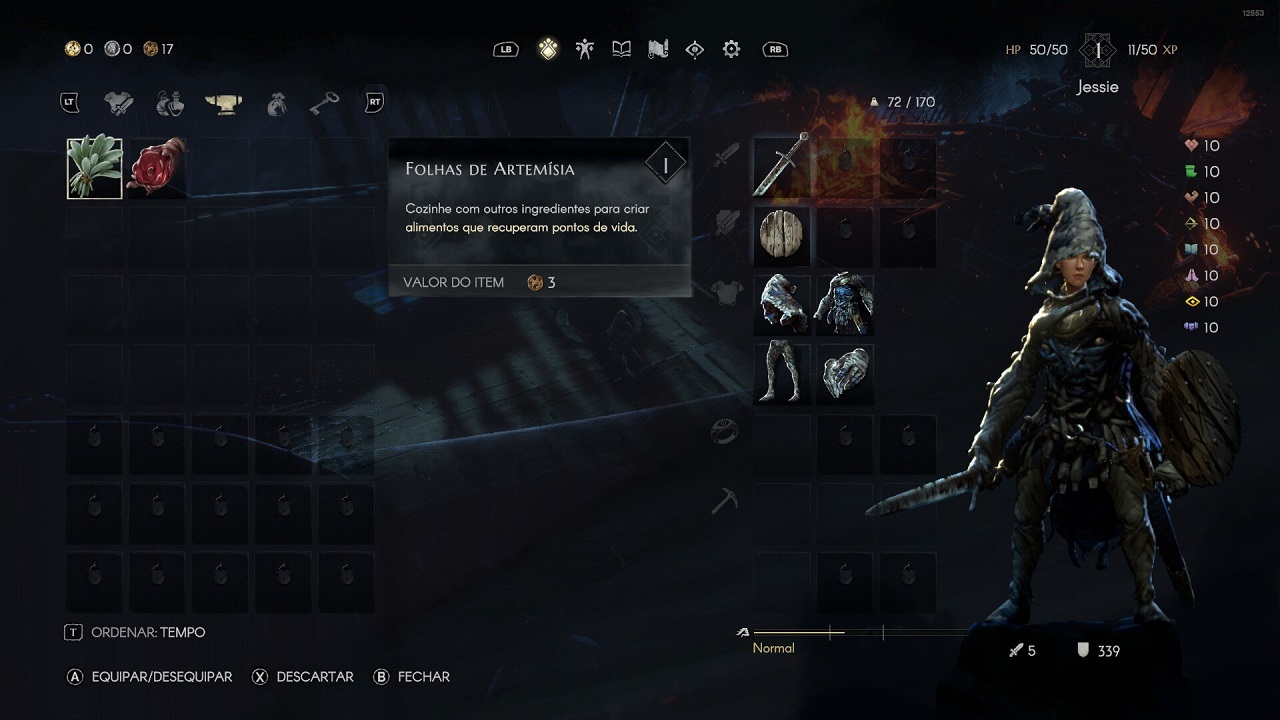The height and width of the screenshot is (720, 1280).
Task: Select the equipped leg armor slot
Action: (781, 374)
